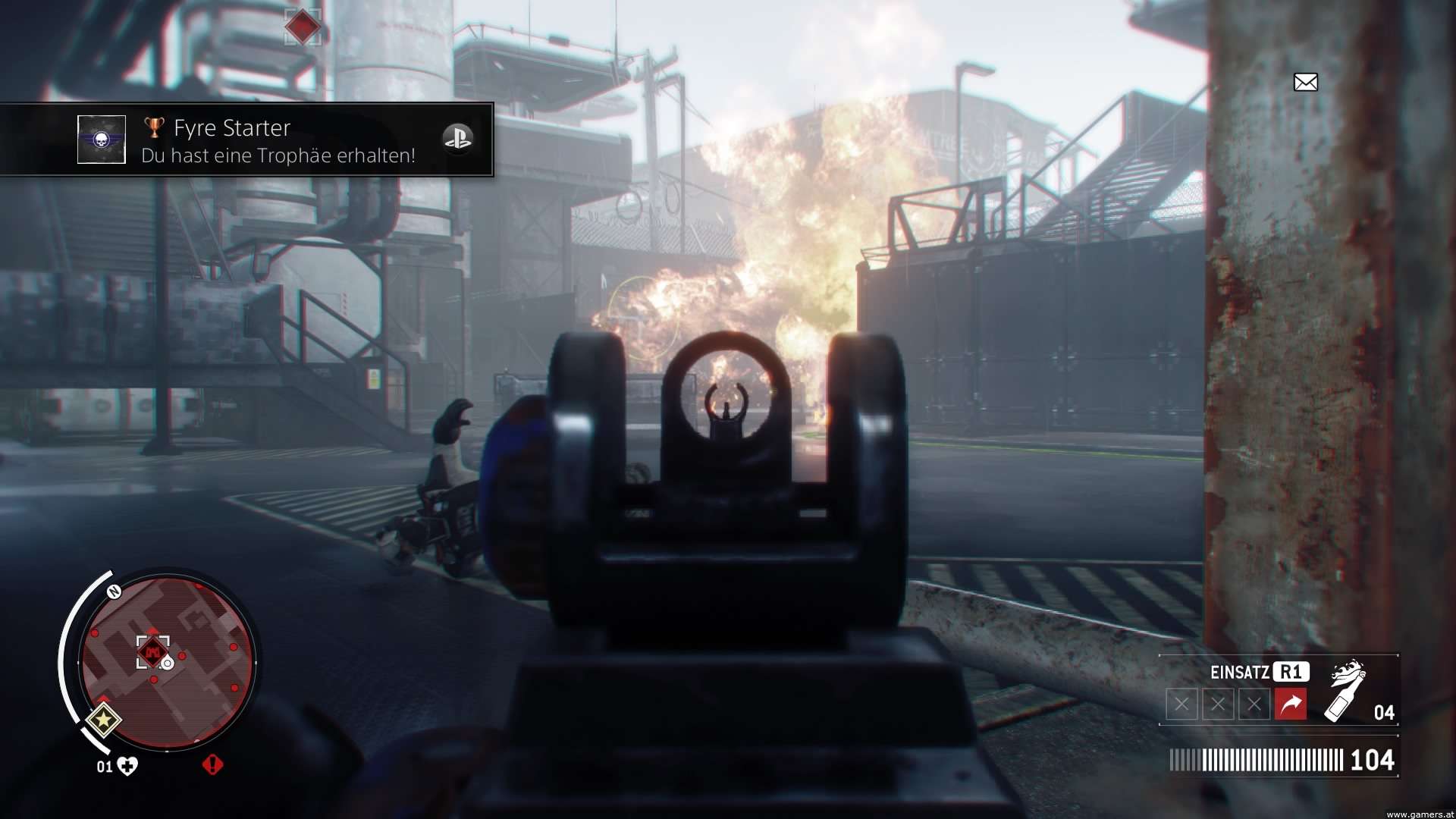Click the trophy thumbnail with skull emblem
Viewport: 1456px width, 819px height.
tap(102, 140)
